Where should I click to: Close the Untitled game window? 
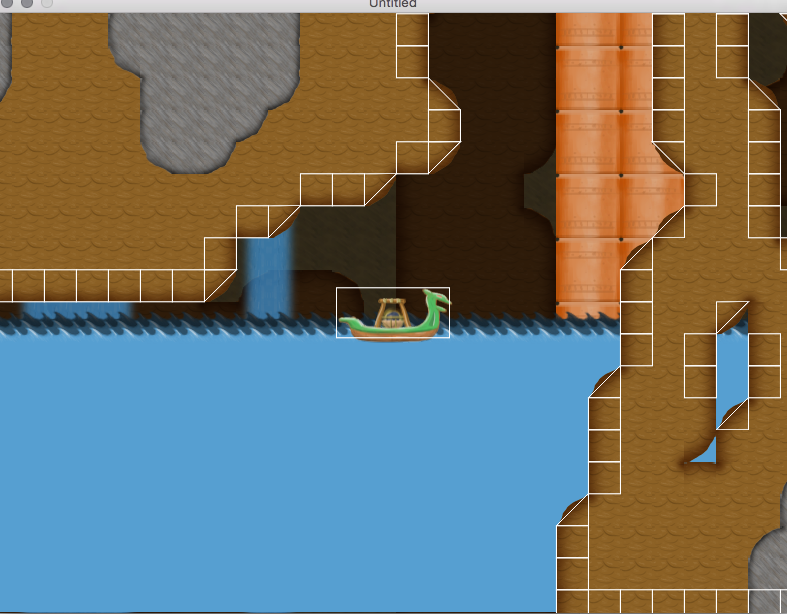tap(7, 4)
